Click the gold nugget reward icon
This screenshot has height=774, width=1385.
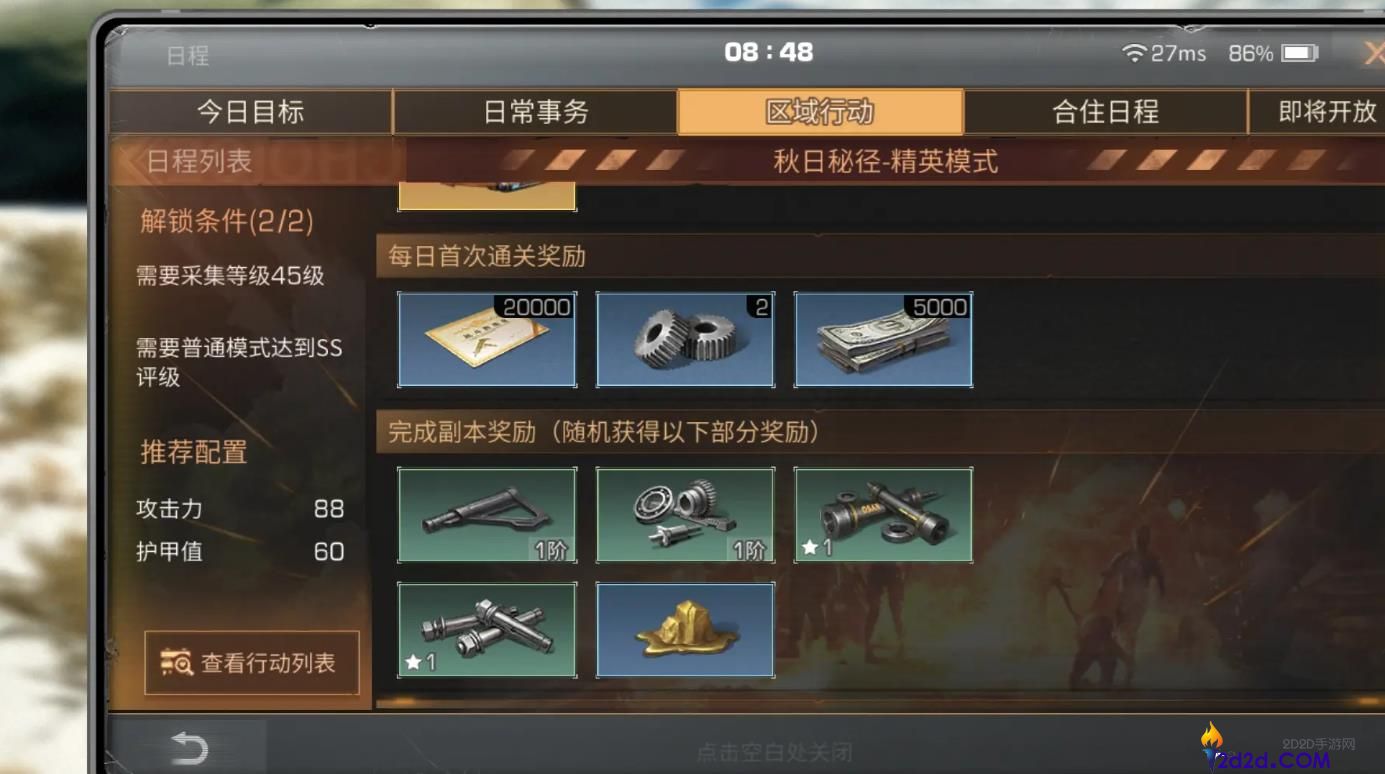coord(684,630)
